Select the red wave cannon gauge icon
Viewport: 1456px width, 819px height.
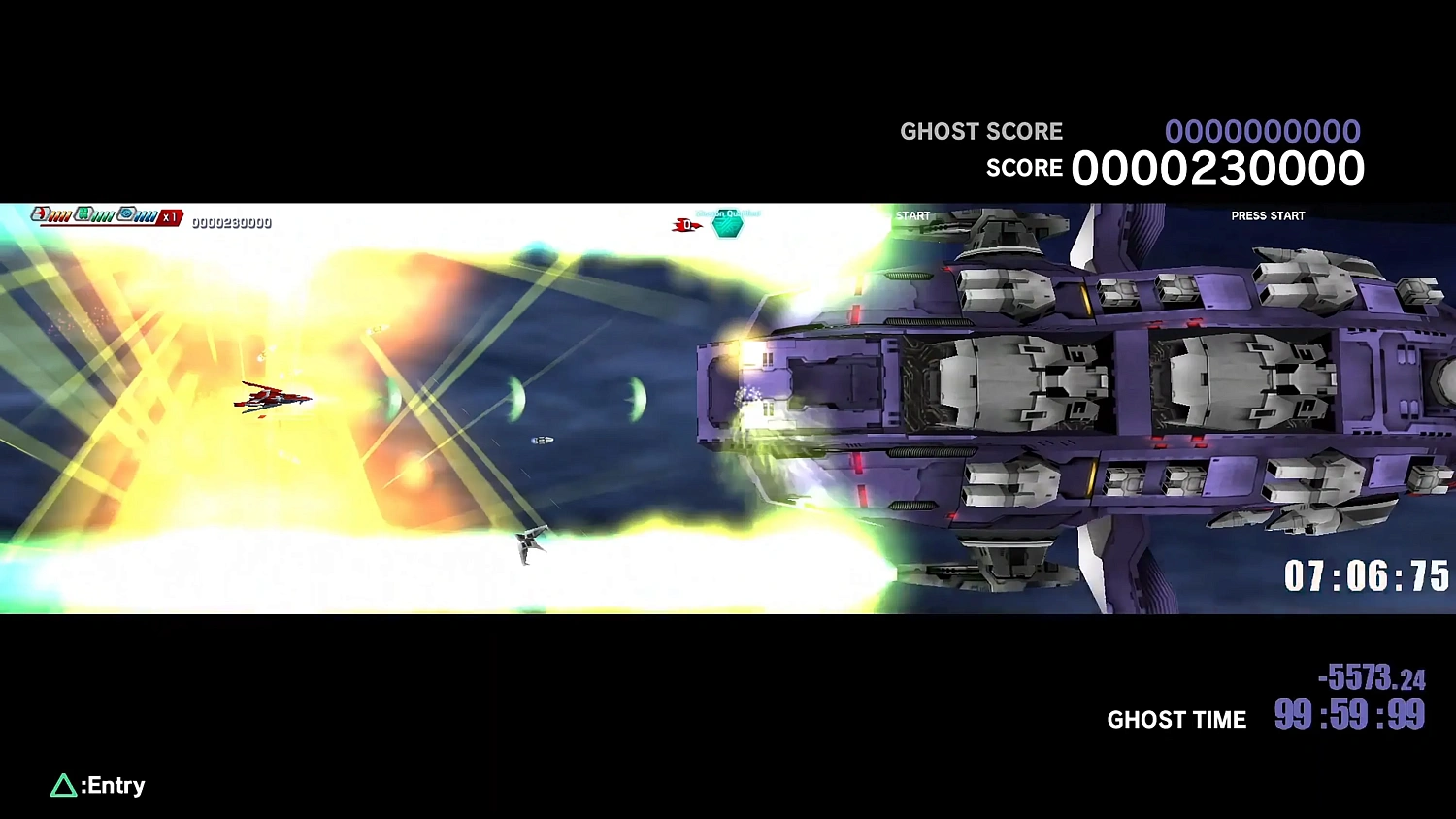click(x=40, y=213)
